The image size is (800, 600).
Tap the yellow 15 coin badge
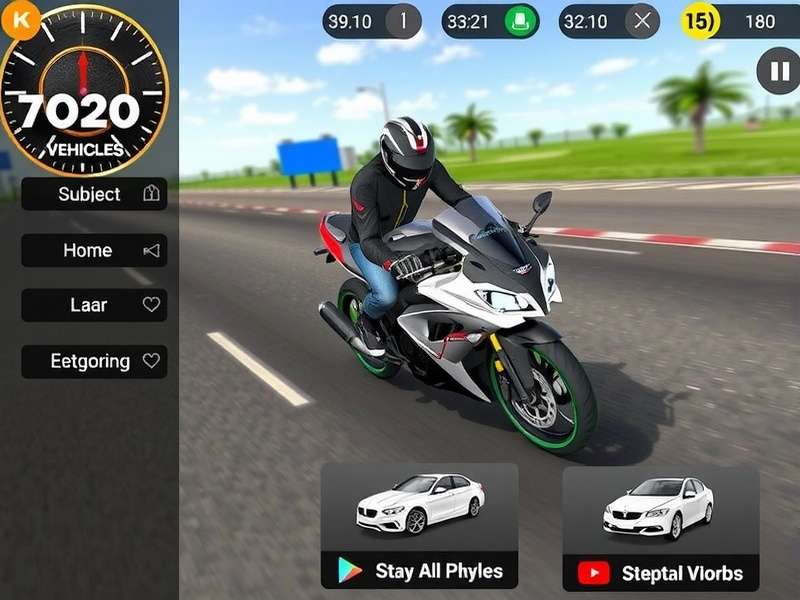pyautogui.click(x=699, y=21)
